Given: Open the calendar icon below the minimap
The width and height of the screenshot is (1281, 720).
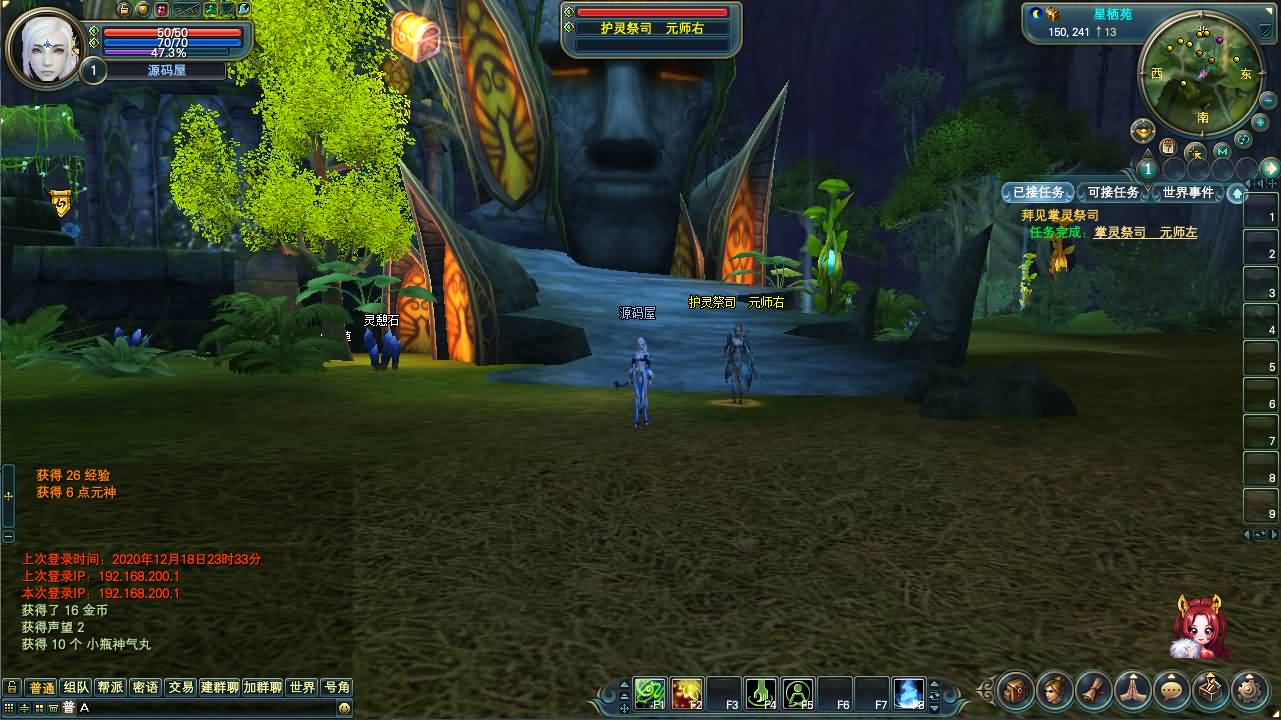Looking at the screenshot, I should tap(1168, 147).
